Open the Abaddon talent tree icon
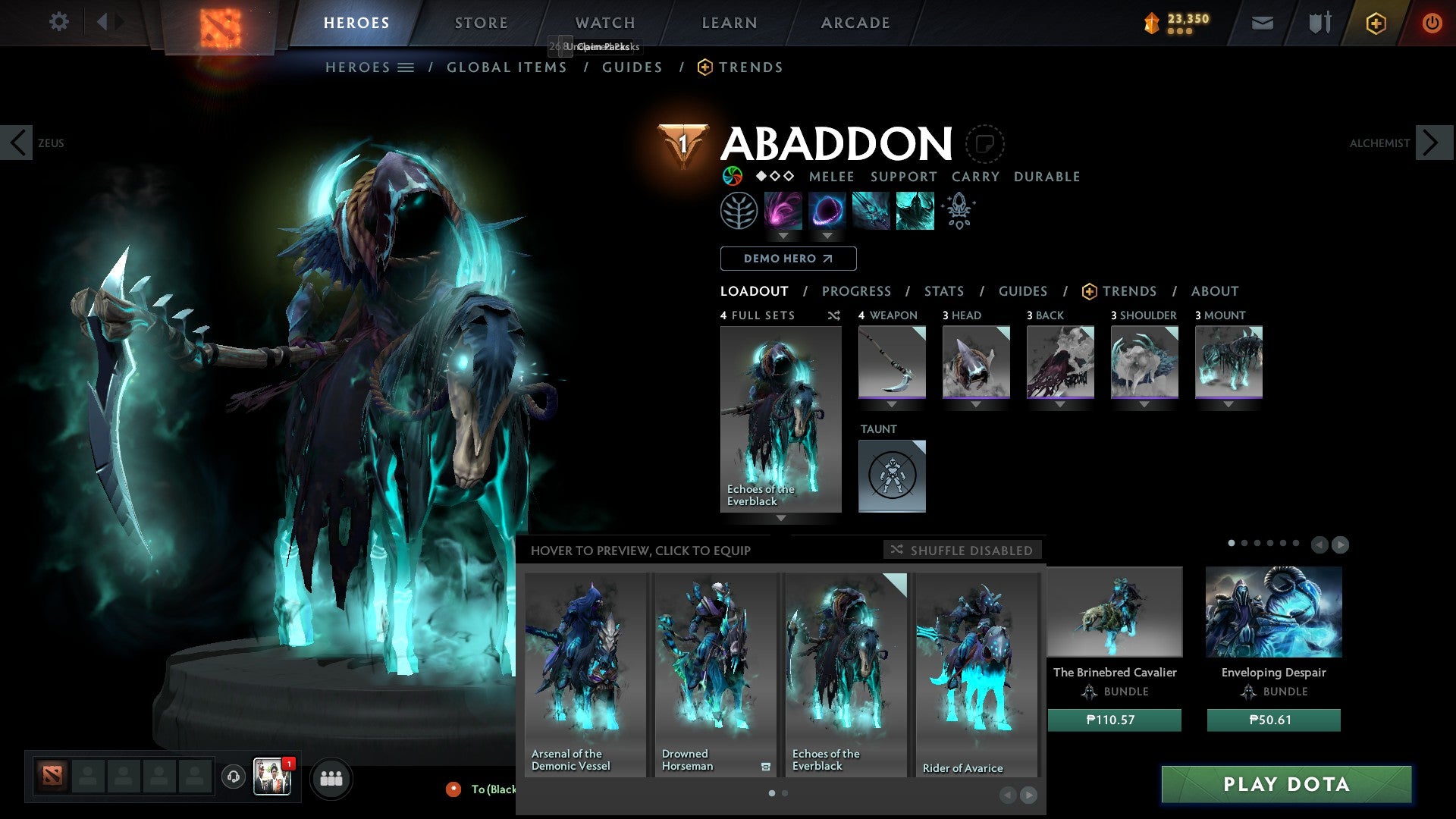The image size is (1456, 819). [x=739, y=210]
